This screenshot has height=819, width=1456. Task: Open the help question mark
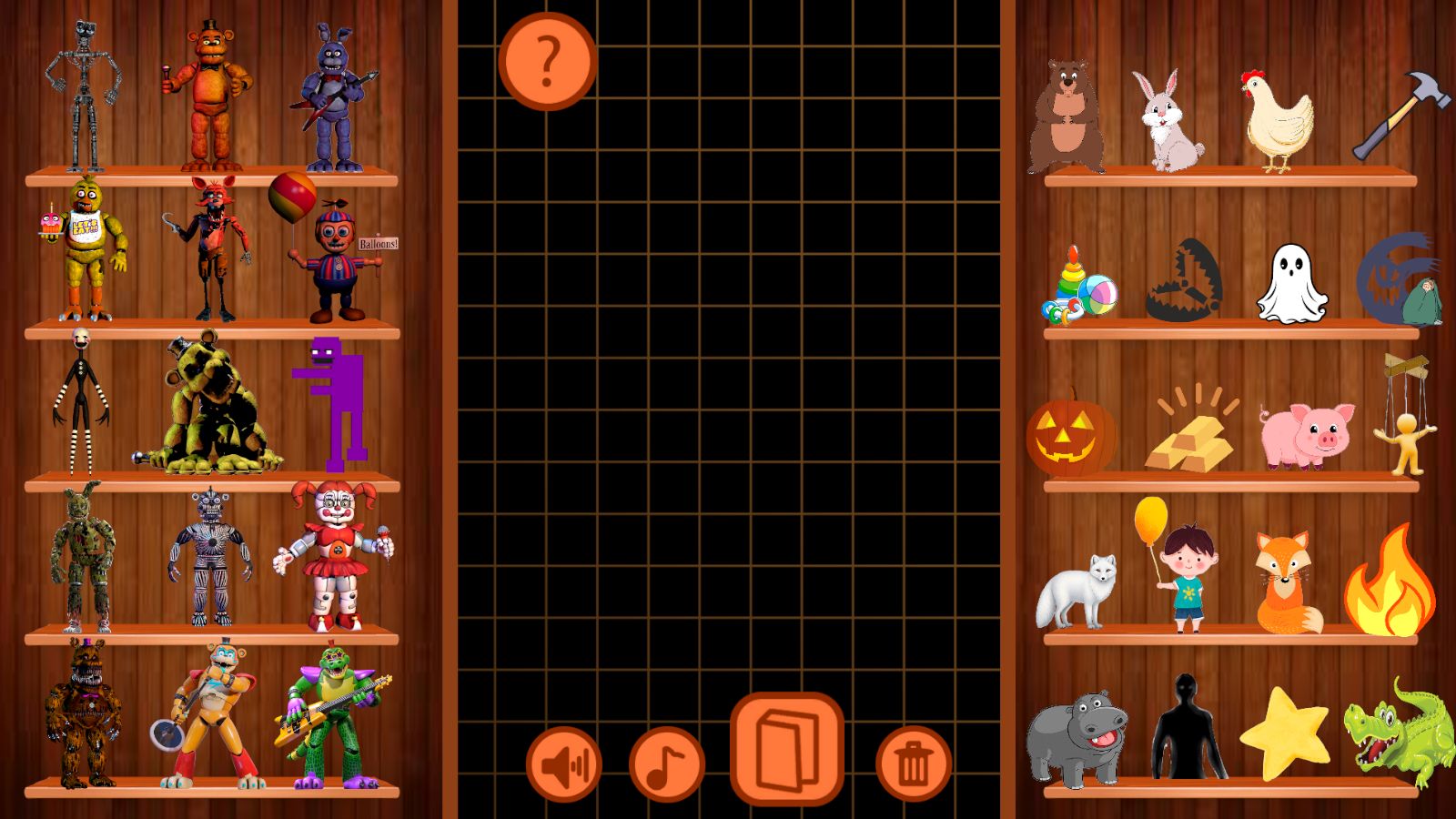click(546, 62)
